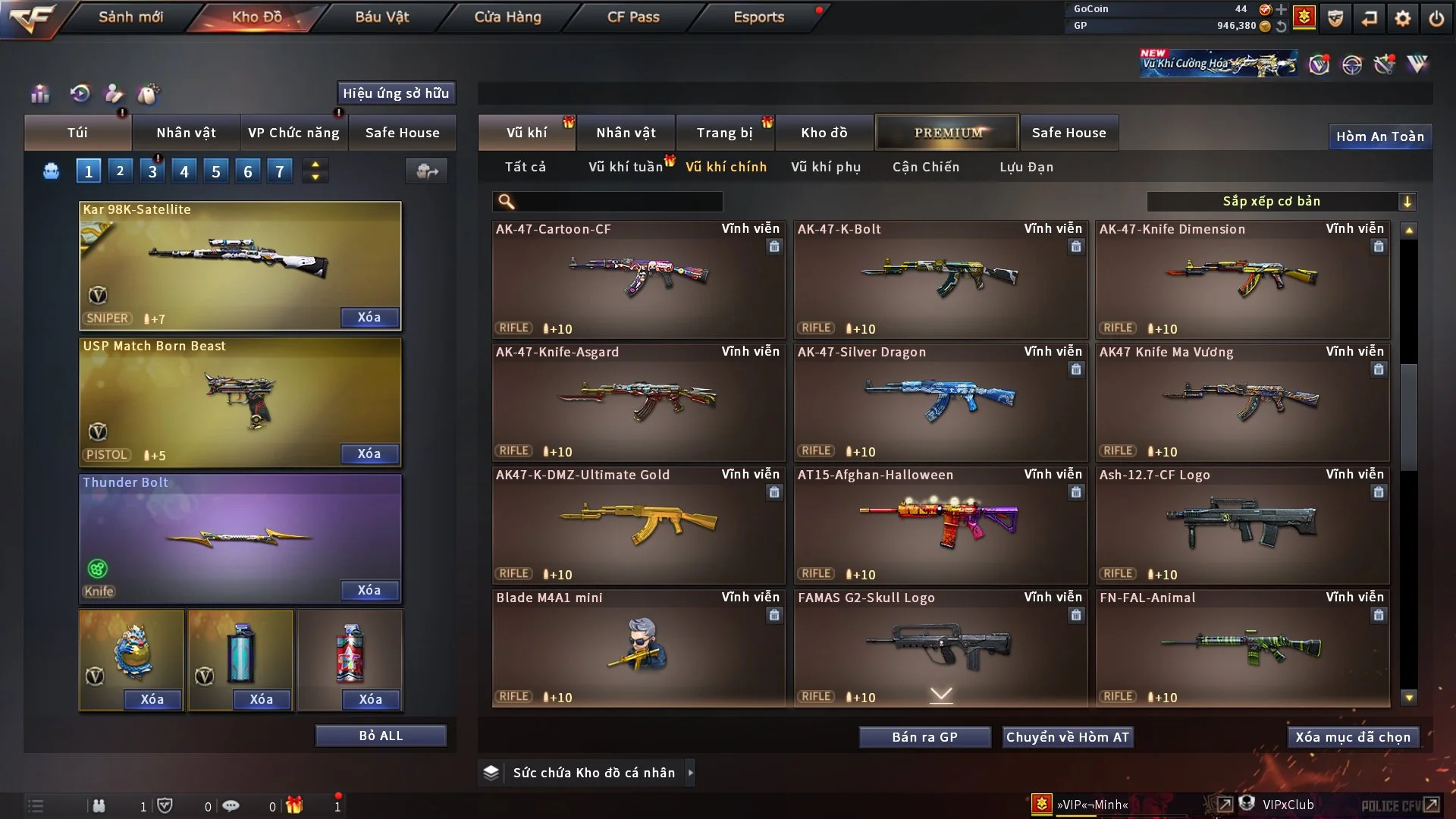
Task: Show the Vũ khí phụ weapon category
Action: pyautogui.click(x=825, y=167)
